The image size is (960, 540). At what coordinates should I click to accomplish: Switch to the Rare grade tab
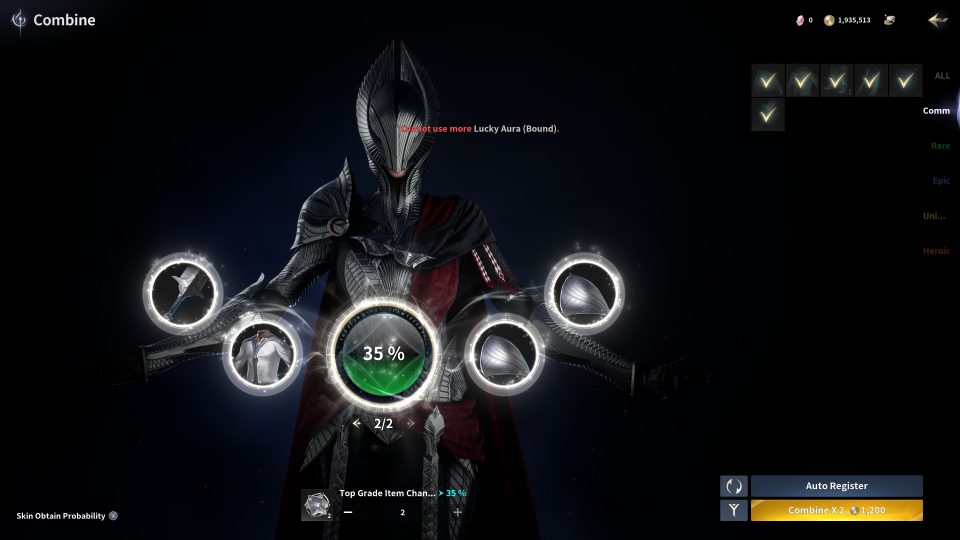pos(940,146)
